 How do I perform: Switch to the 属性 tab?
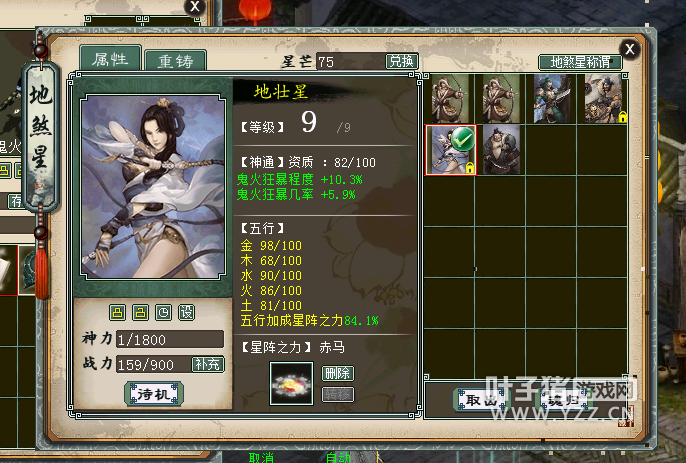tap(110, 59)
